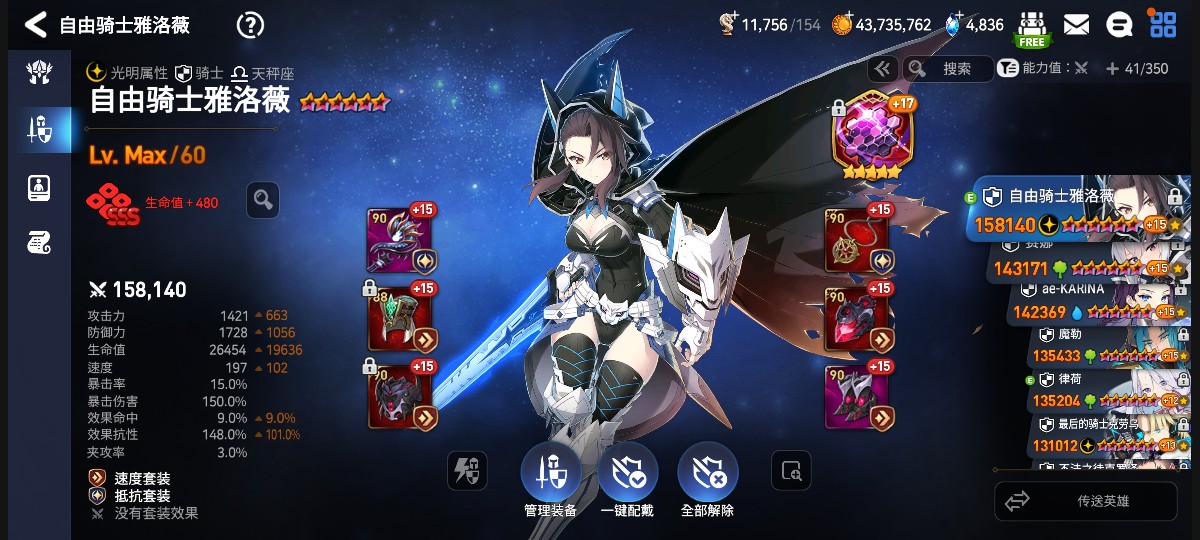Open the magnifier next to 生命值+480
The image size is (1200, 540).
click(x=263, y=200)
